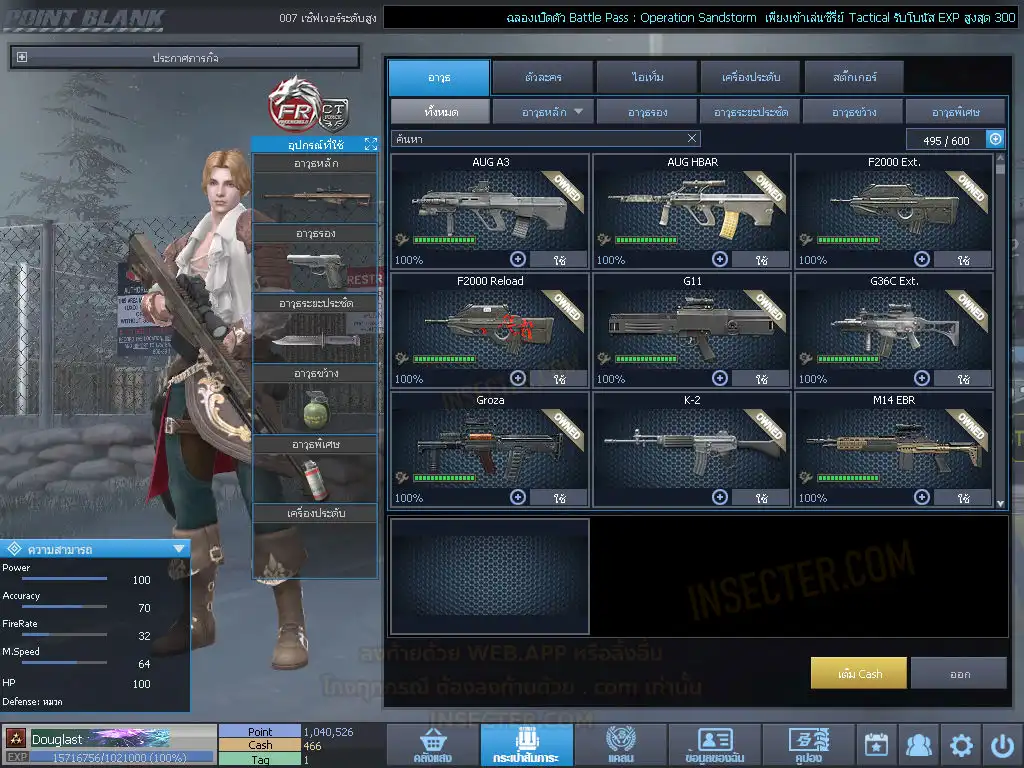Equip the G11 with its ใช้ button
Image resolution: width=1024 pixels, height=768 pixels.
click(760, 379)
